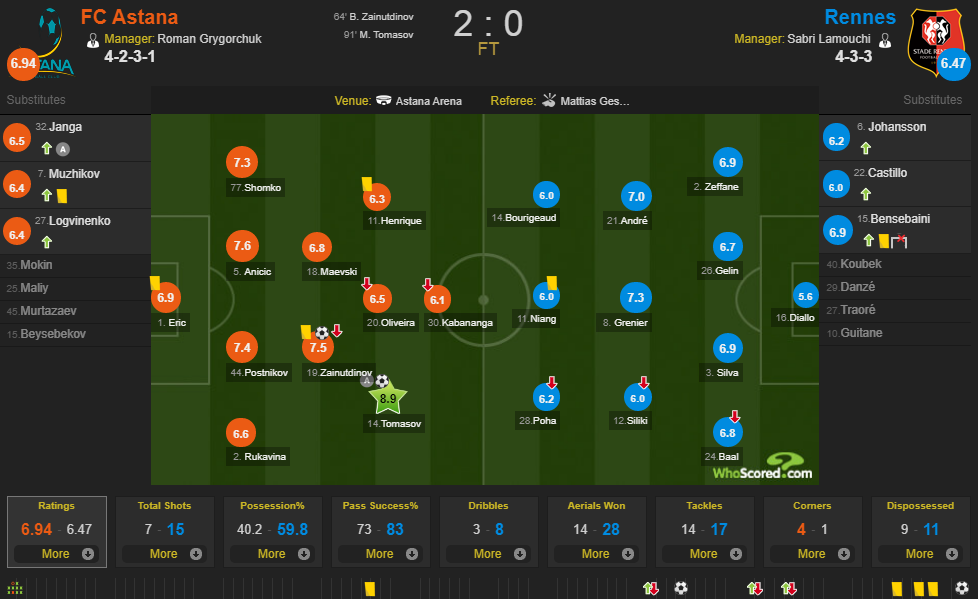This screenshot has height=599, width=978.
Task: Select Anicic's 7.6 rating bubble
Action: click(241, 246)
